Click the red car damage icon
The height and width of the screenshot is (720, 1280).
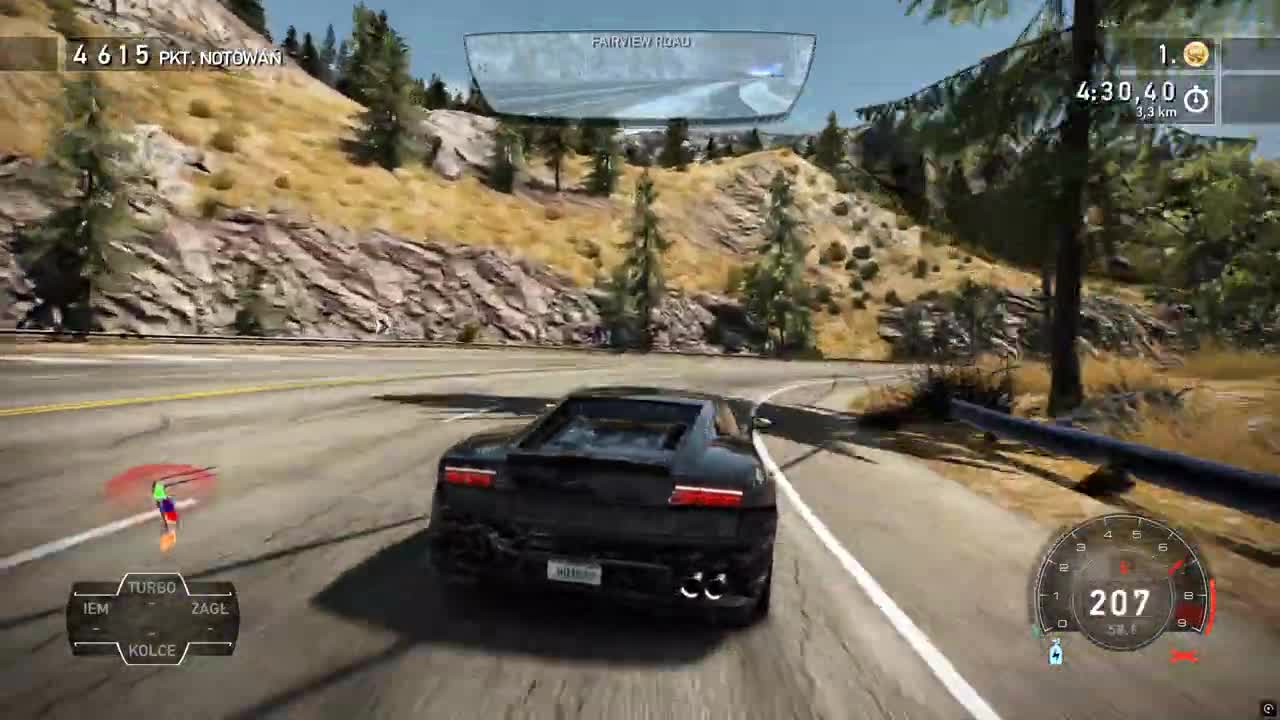tap(1184, 656)
